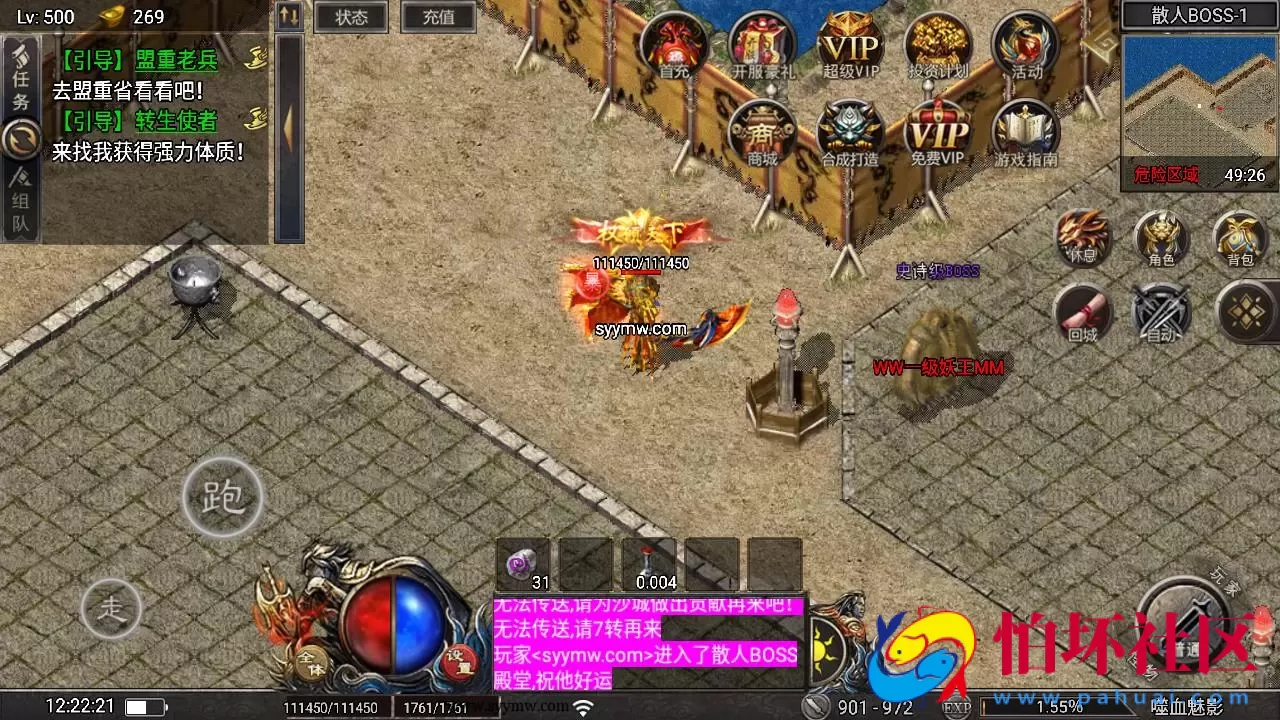Switch to the 任务 sidebar tab
Screen dimensions: 1280x720
click(x=18, y=77)
